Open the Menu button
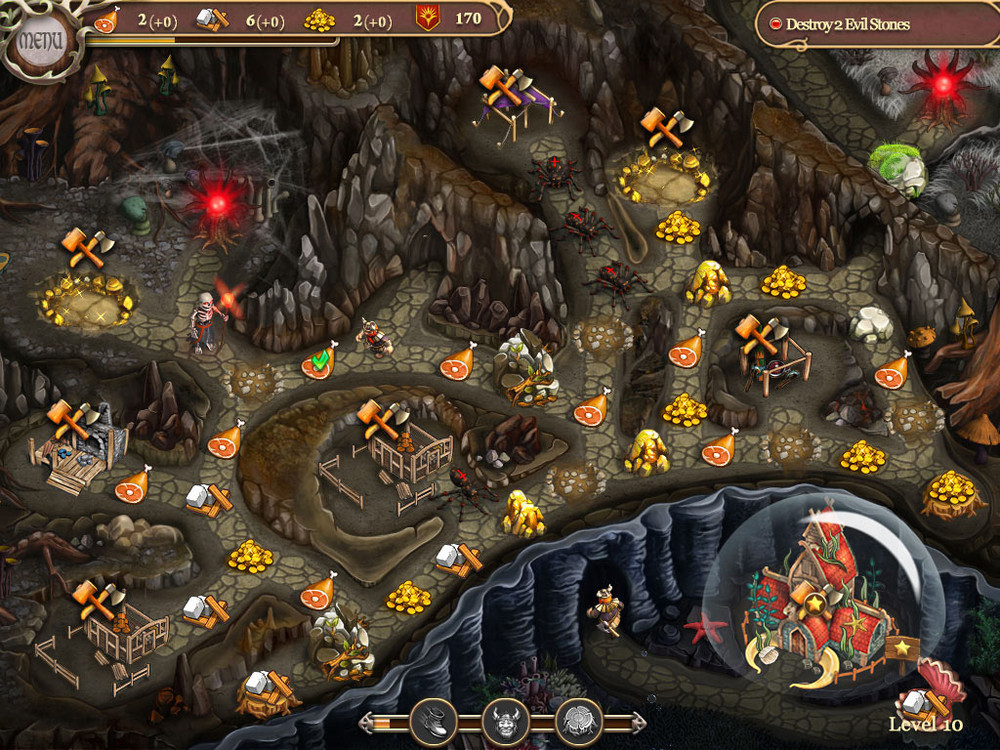Viewport: 1000px width, 750px height. [40, 42]
